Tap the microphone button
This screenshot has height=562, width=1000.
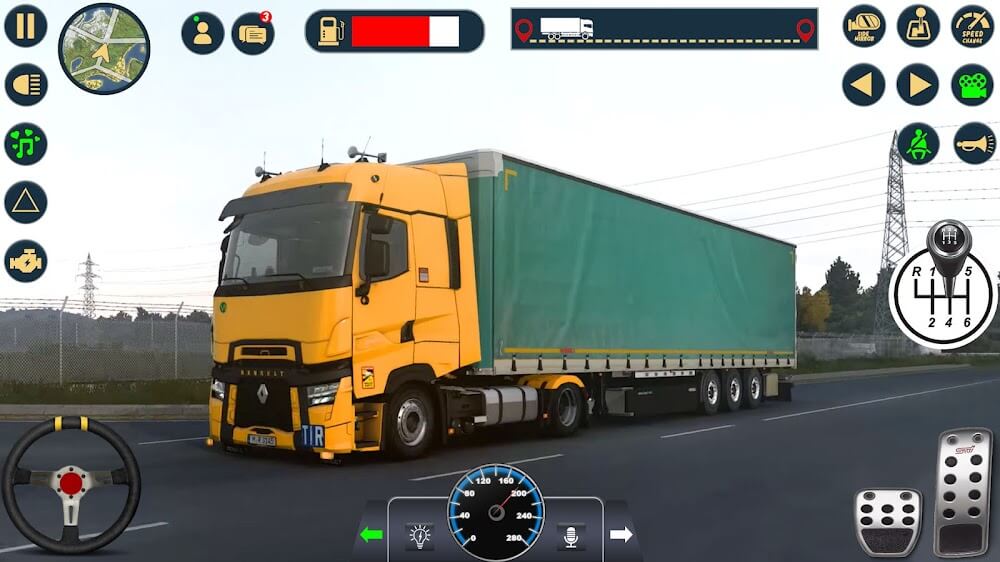(571, 536)
